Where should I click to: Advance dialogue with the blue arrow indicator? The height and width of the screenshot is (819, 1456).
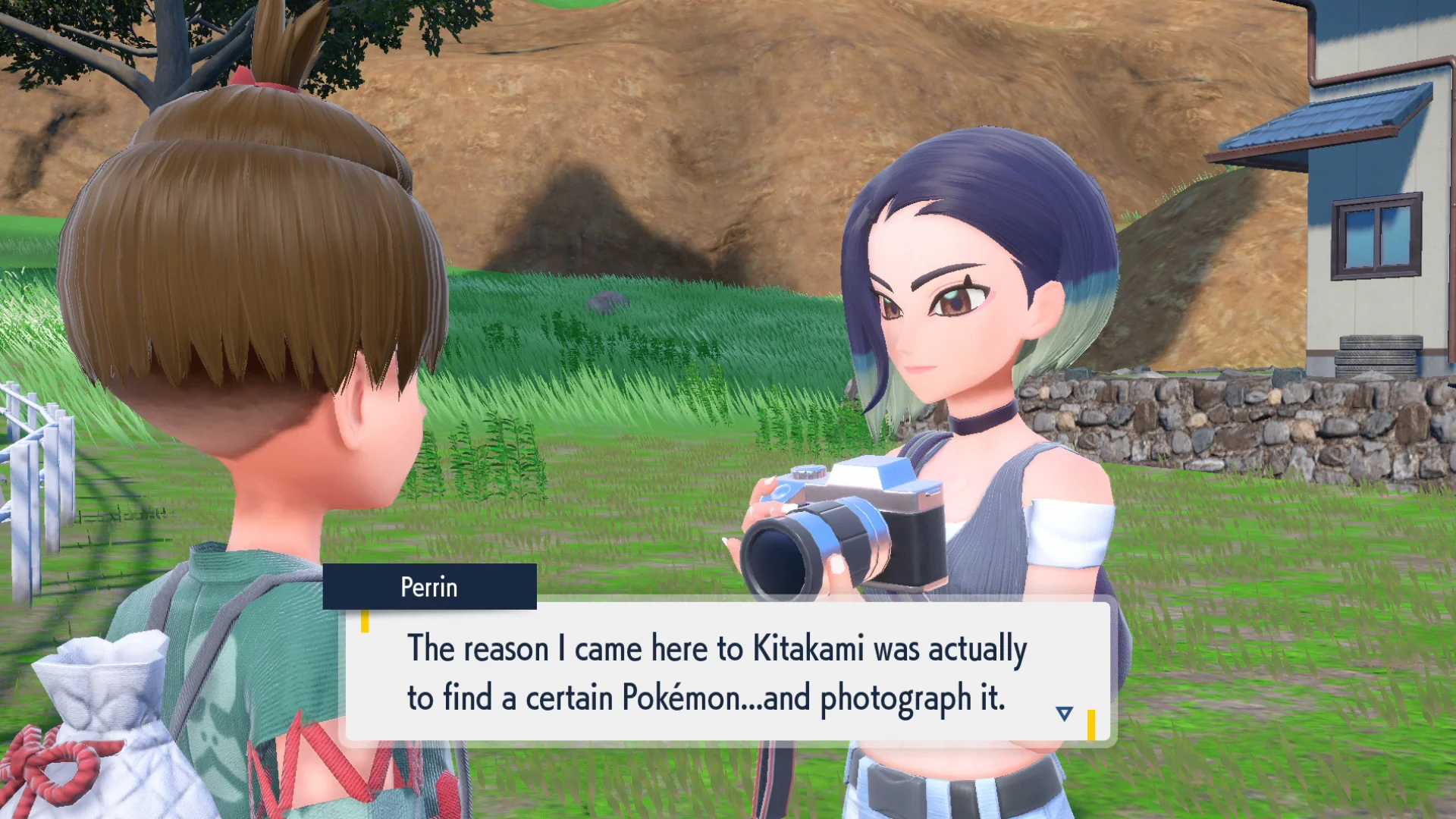1064,713
